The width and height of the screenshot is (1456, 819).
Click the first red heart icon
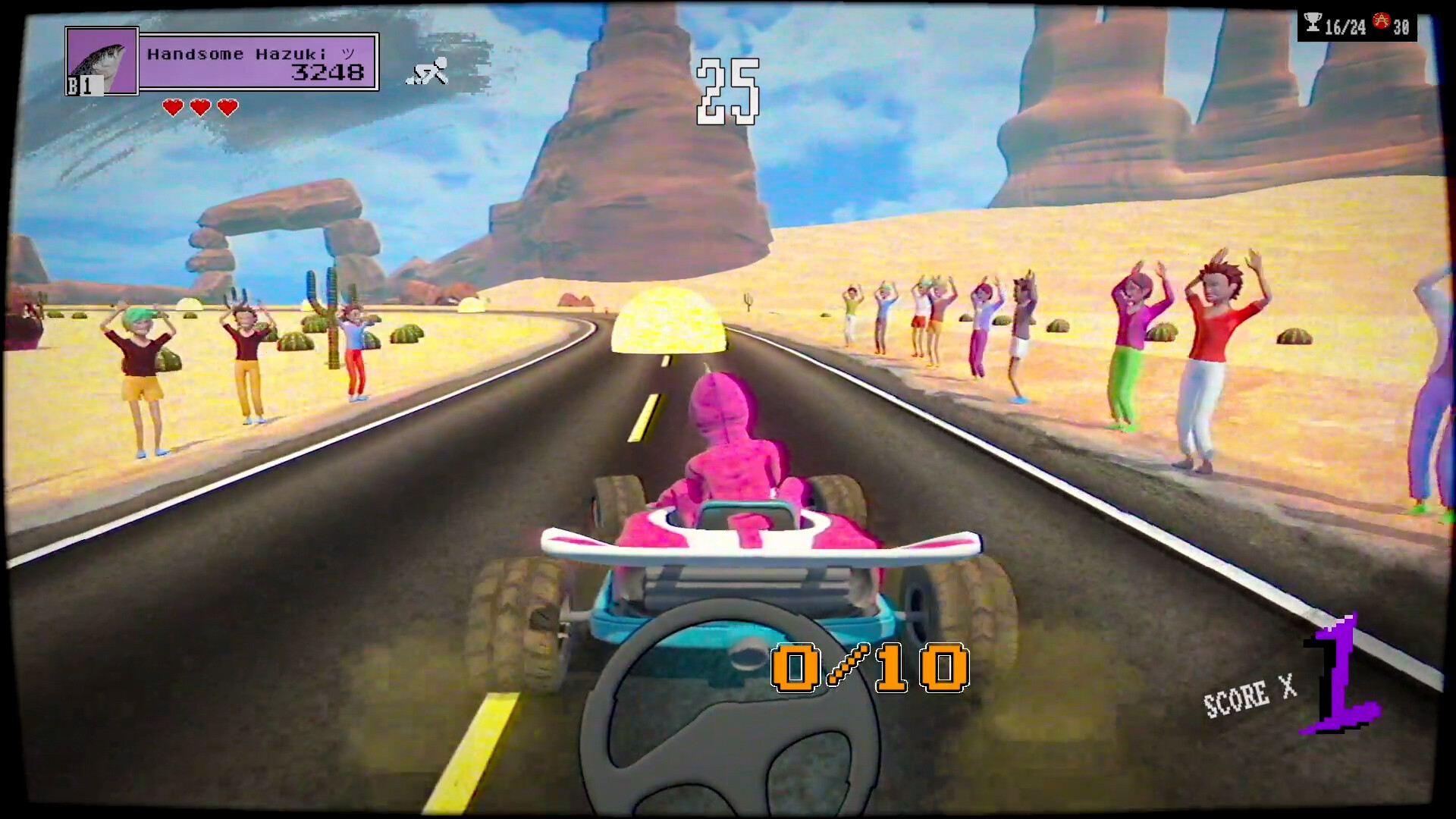172,106
